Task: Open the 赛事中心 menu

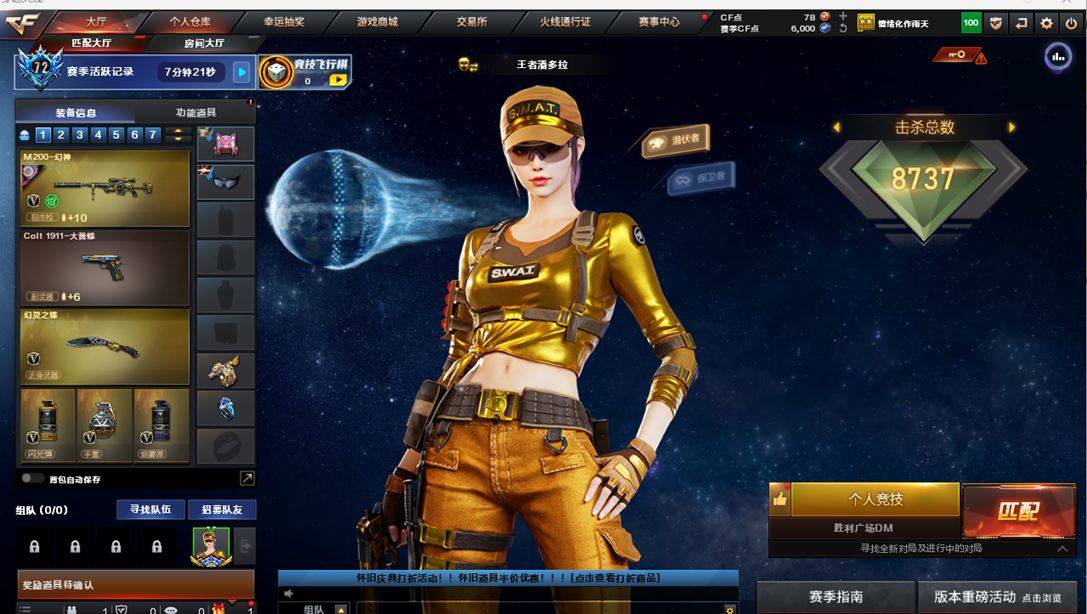Action: click(659, 21)
